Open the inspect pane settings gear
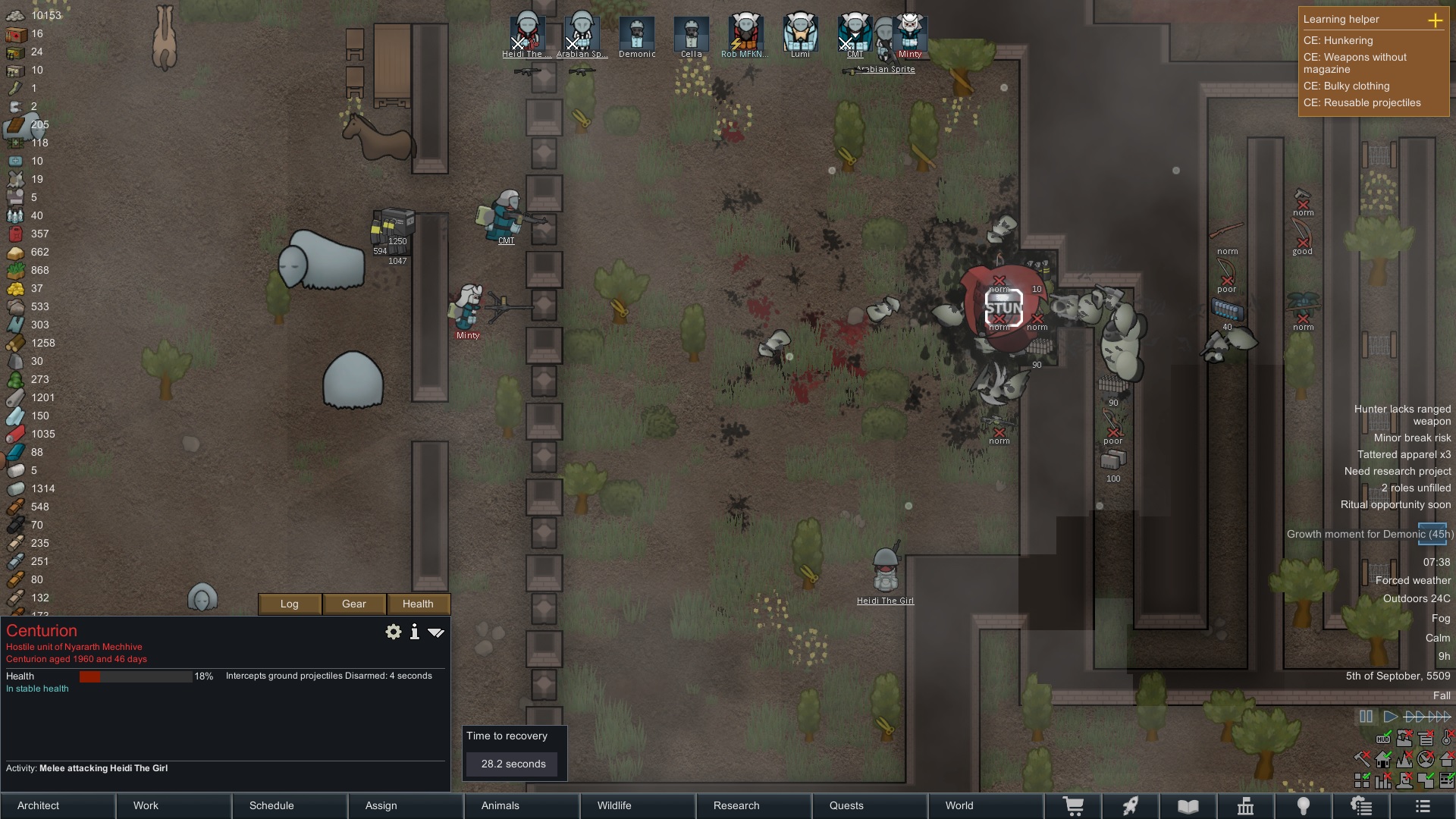This screenshot has width=1456, height=819. [x=393, y=632]
